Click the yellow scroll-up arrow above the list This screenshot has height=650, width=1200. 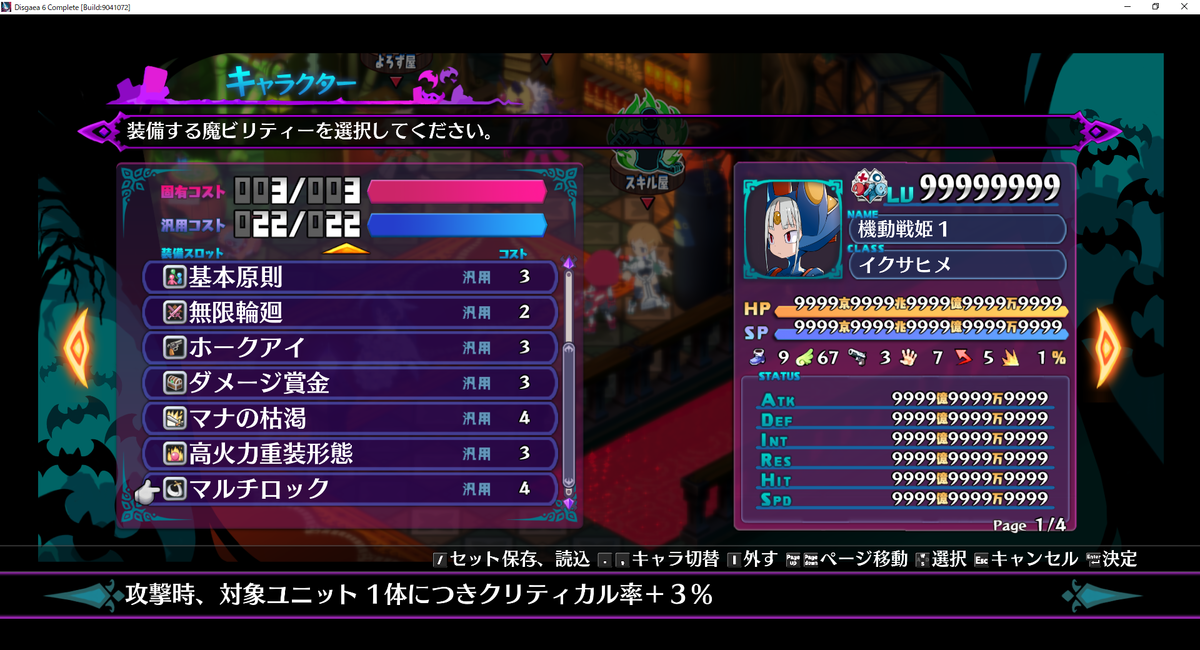pos(345,248)
